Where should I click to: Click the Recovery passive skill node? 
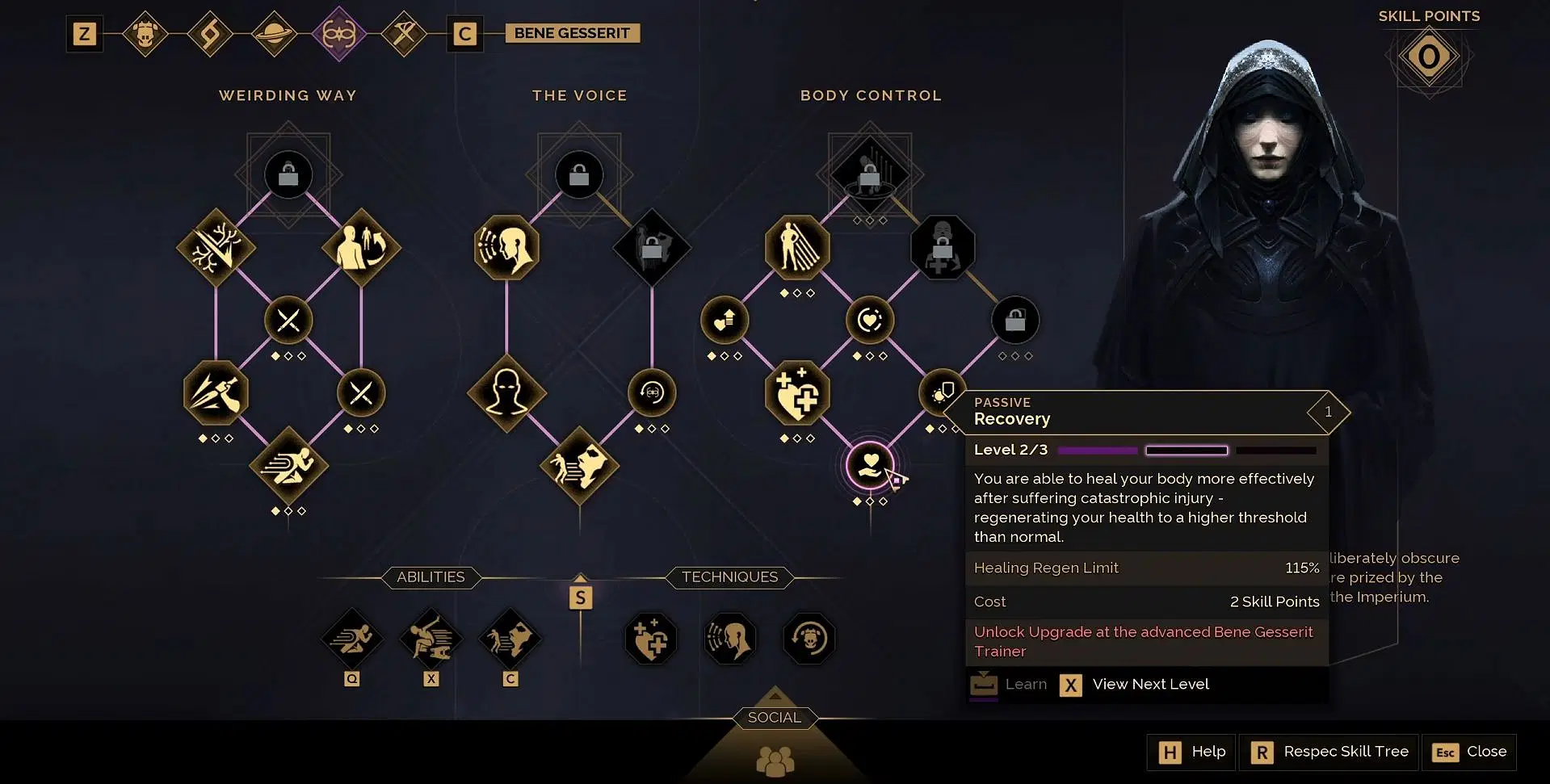(869, 465)
